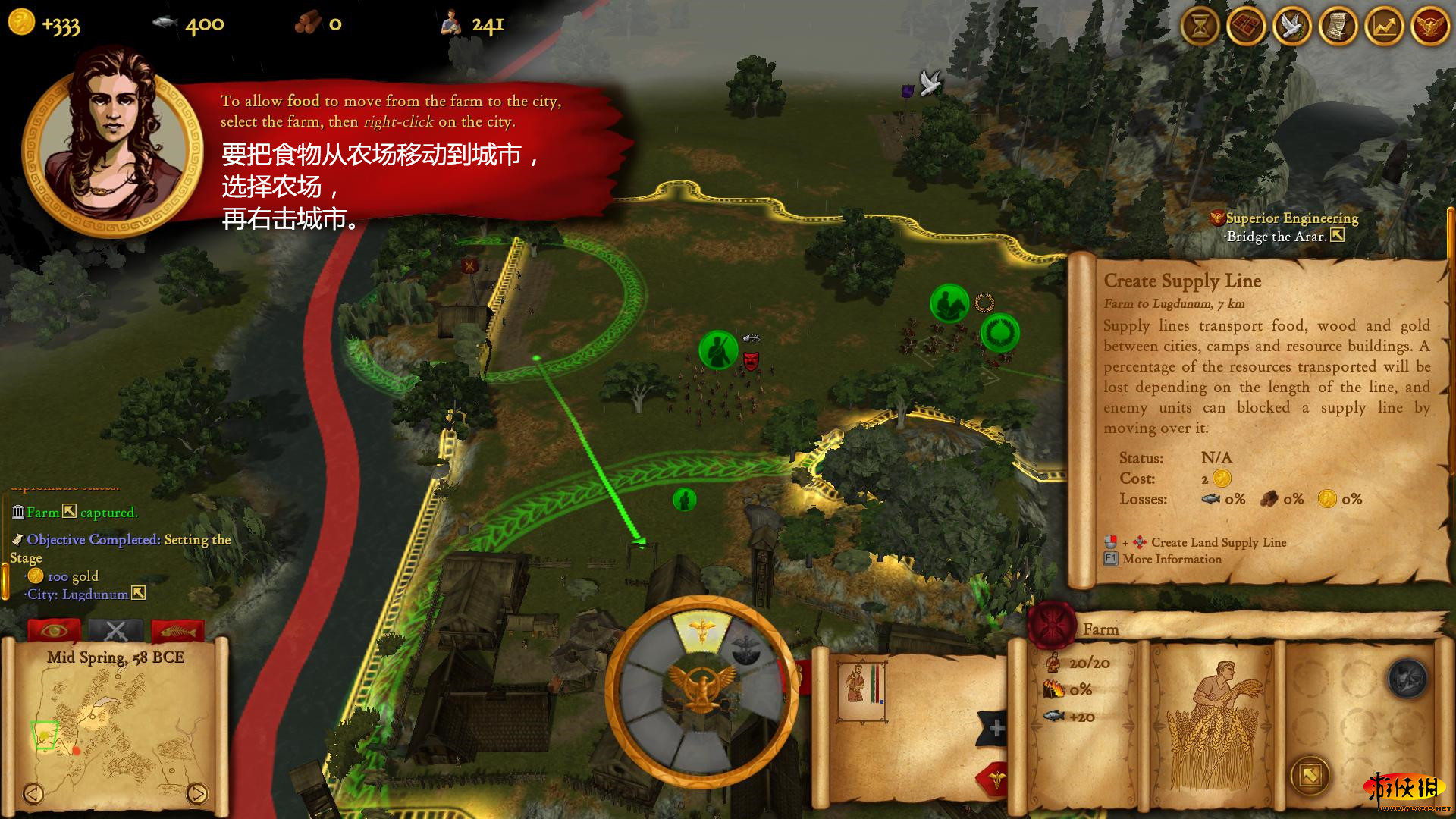The height and width of the screenshot is (819, 1456).
Task: Click the minimap's right arrow button
Action: [x=196, y=793]
